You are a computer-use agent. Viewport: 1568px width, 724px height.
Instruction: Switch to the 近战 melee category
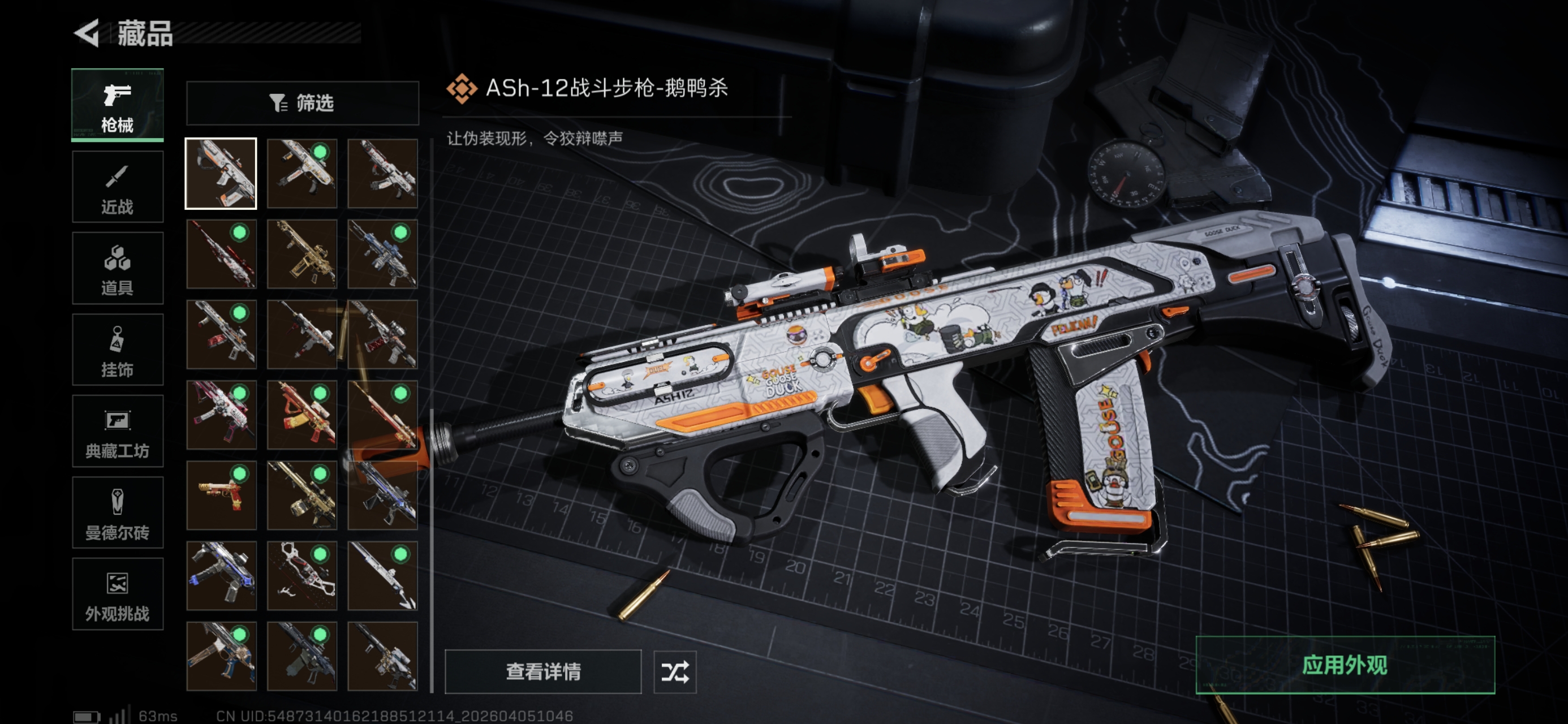coord(118,187)
